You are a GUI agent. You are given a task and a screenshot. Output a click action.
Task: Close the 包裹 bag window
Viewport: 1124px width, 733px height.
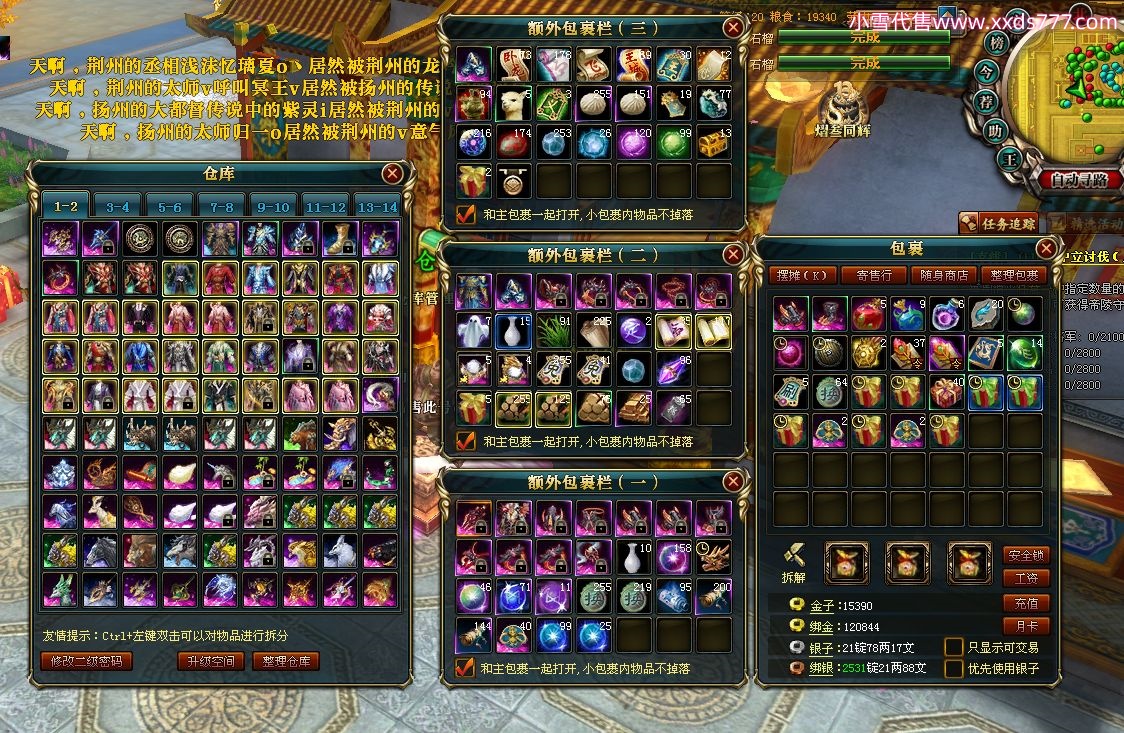[x=1046, y=248]
